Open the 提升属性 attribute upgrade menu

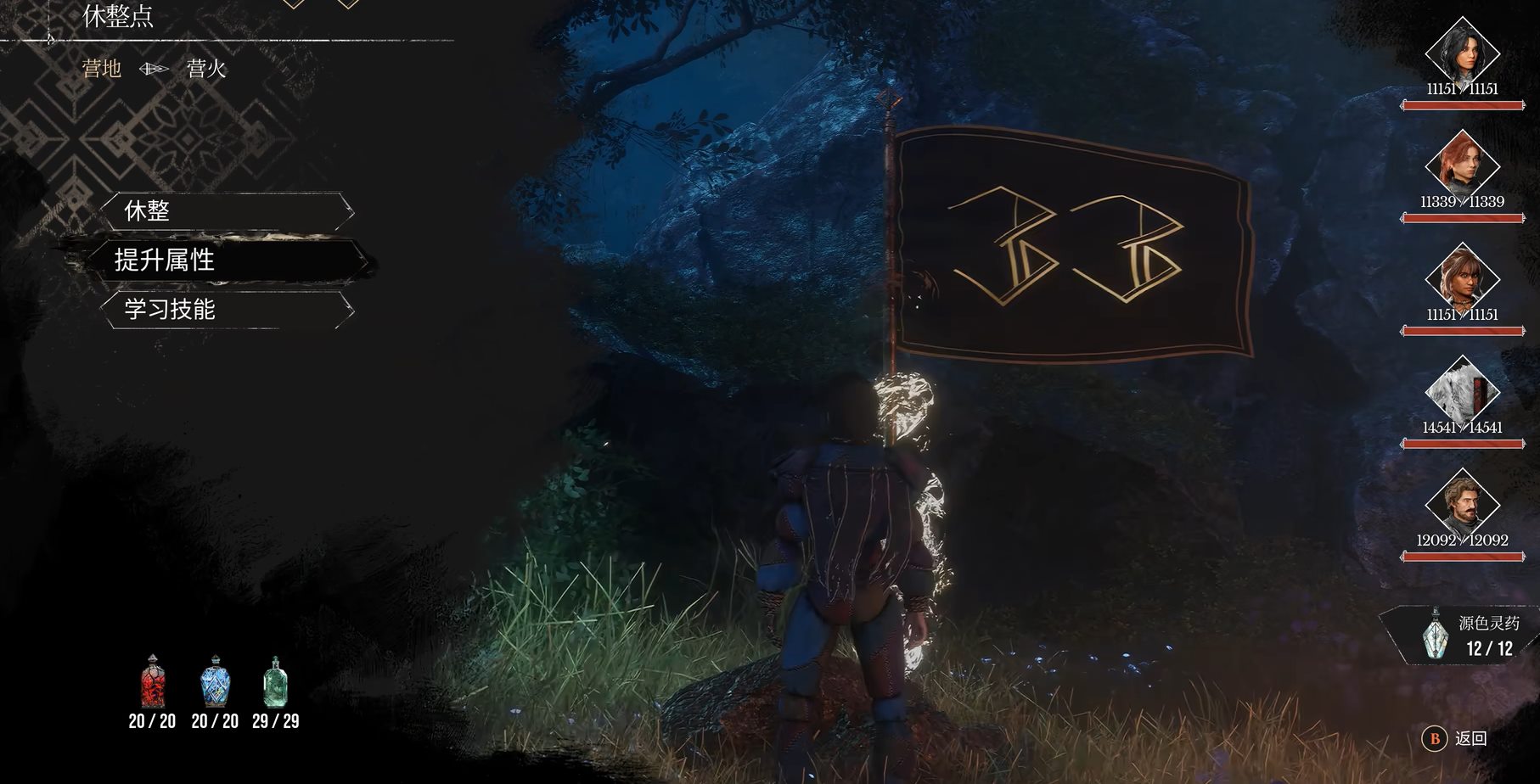pyautogui.click(x=227, y=260)
